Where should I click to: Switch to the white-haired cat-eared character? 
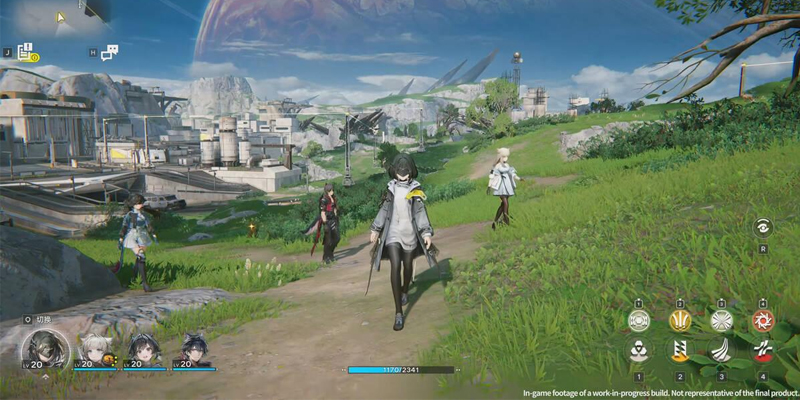click(97, 348)
